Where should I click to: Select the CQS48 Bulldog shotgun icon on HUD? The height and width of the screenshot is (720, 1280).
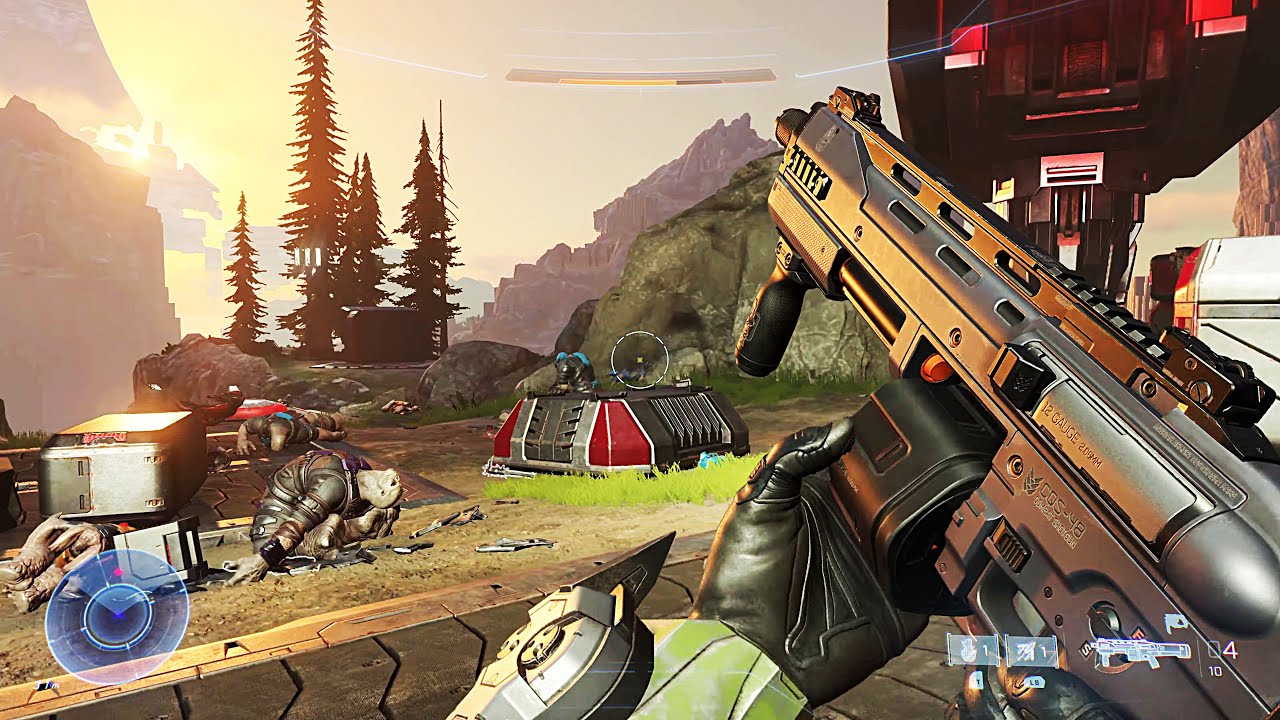pyautogui.click(x=1143, y=652)
